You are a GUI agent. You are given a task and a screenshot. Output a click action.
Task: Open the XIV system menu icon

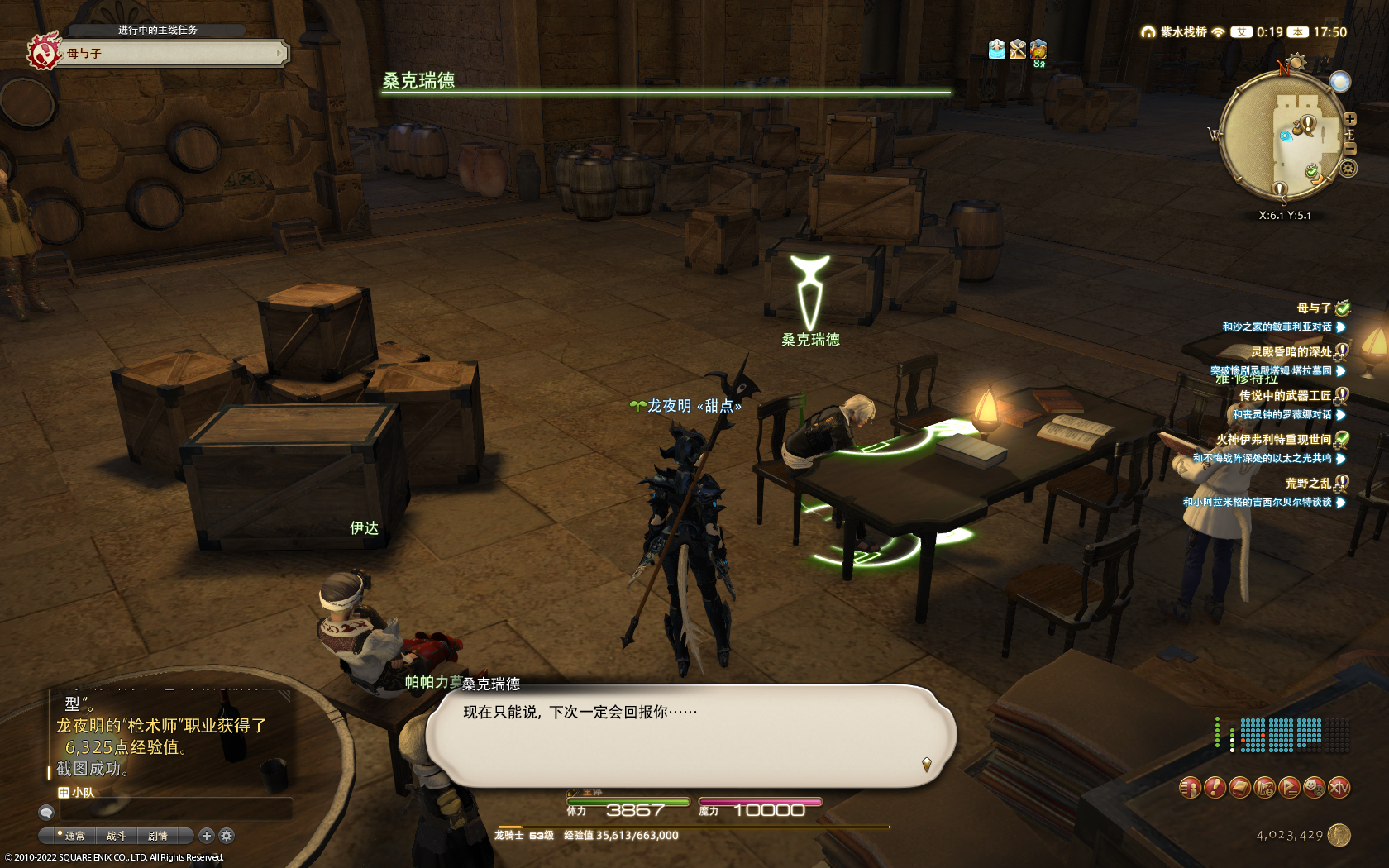(x=1339, y=788)
